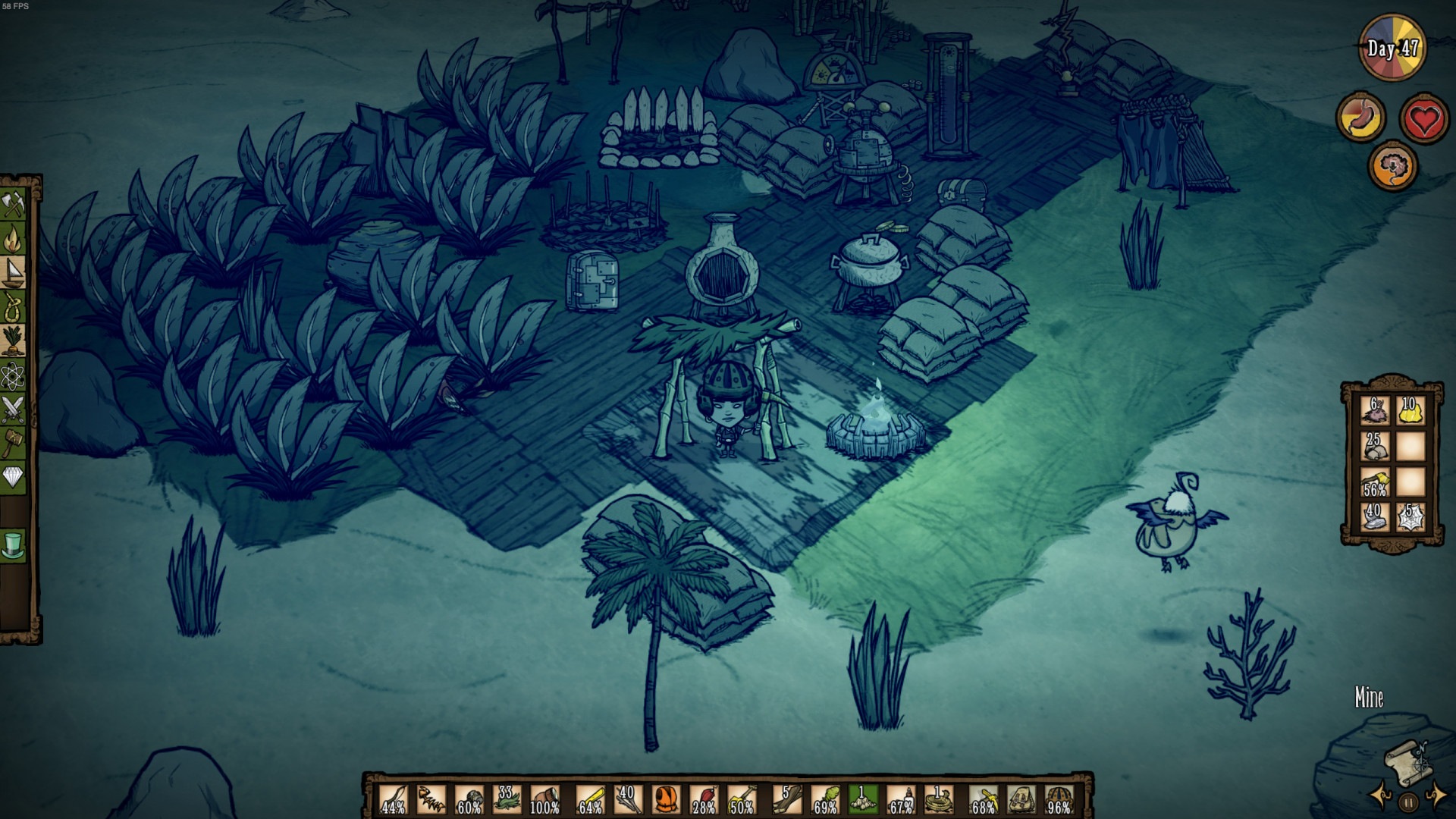Pause the game with the pause button
This screenshot has height=819, width=1456.
[1407, 802]
